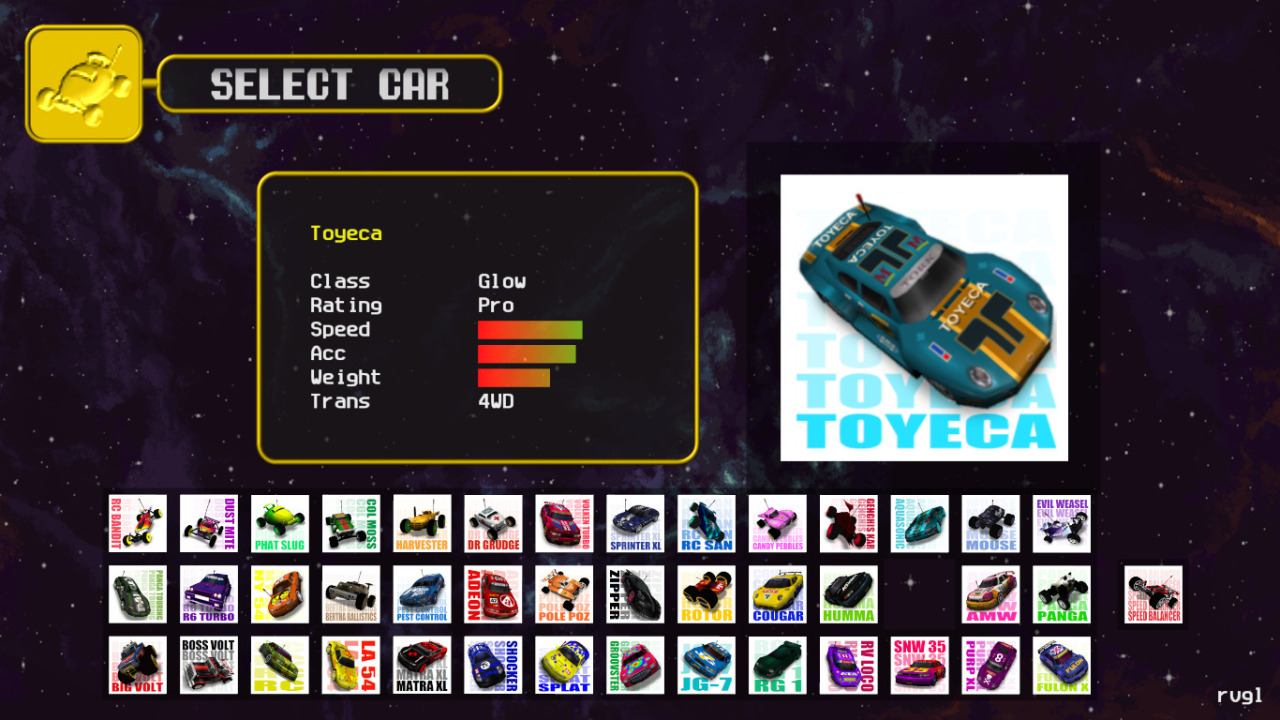Choose the Cougar car tile
Image resolution: width=1280 pixels, height=720 pixels.
point(777,594)
